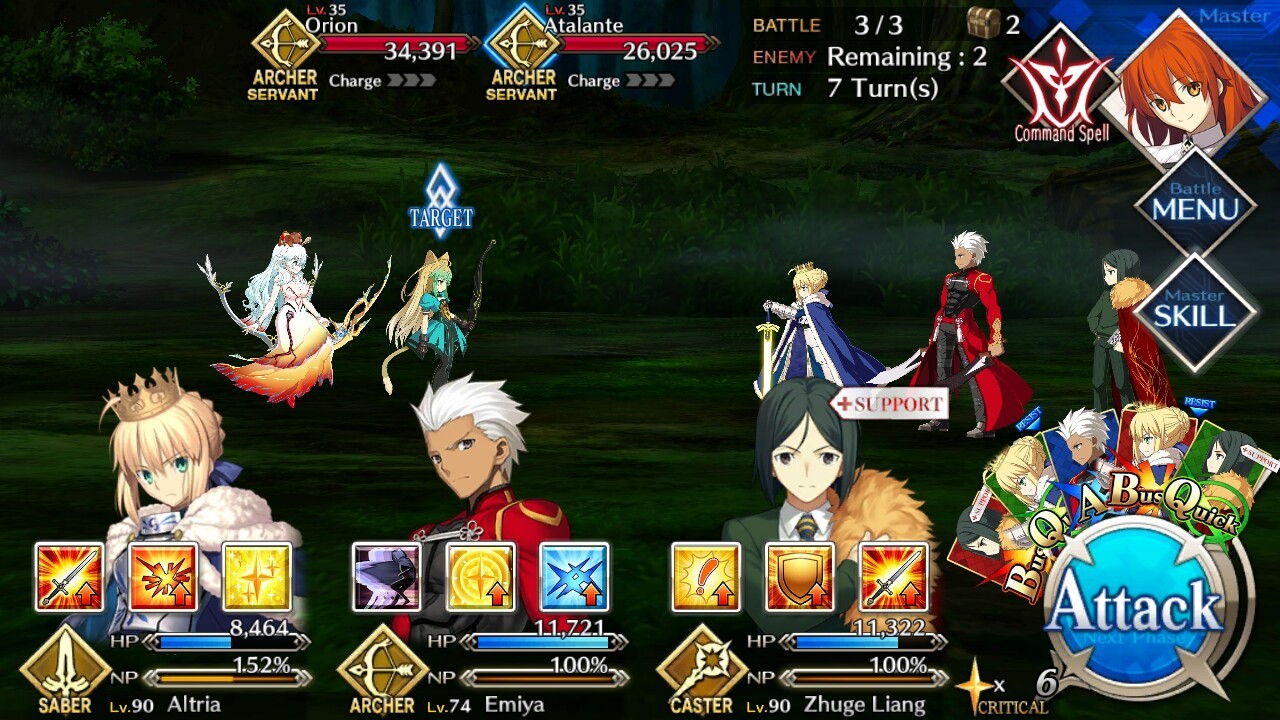Use Emiya's dark figure skill

[x=387, y=577]
